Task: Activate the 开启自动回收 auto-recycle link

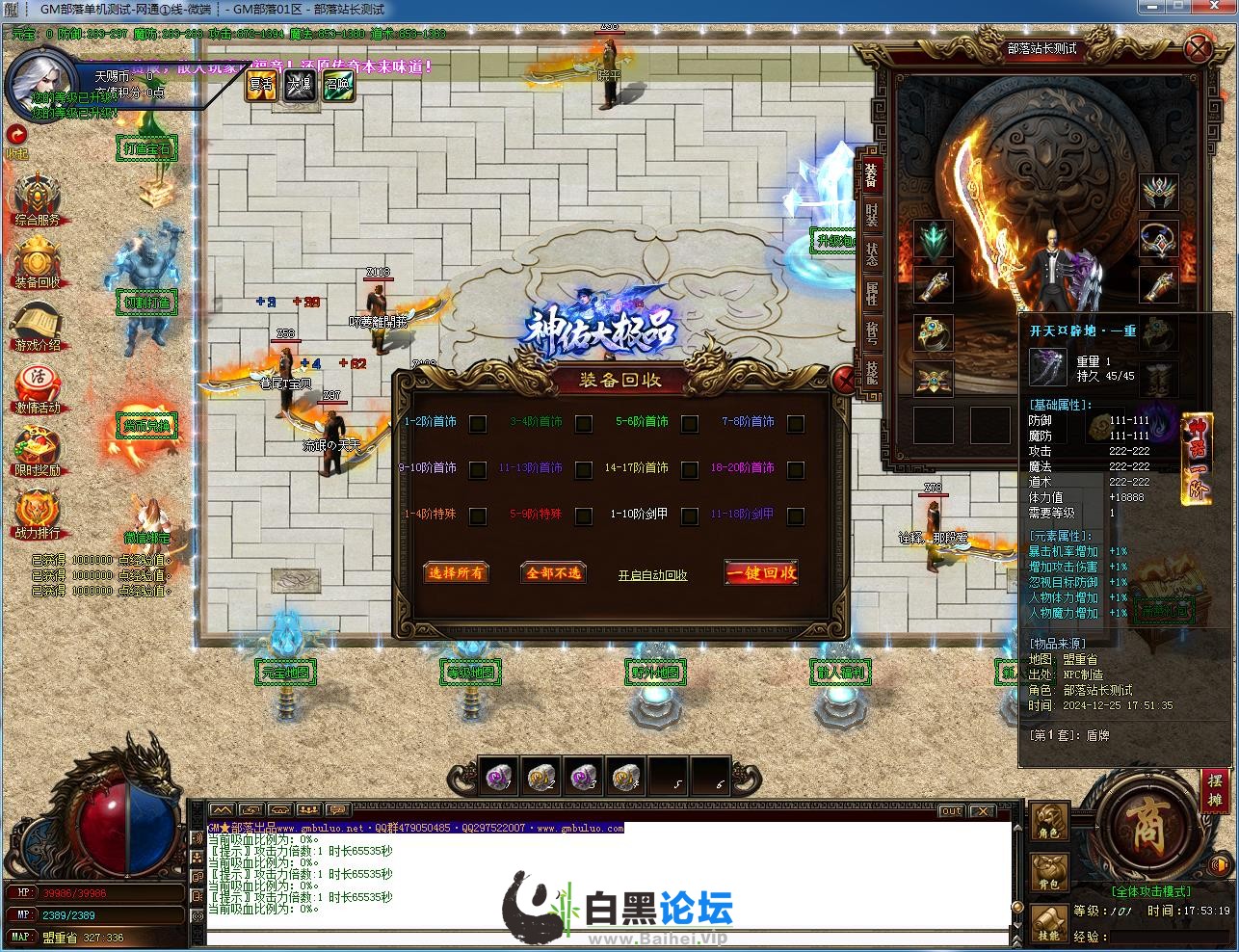Action: (x=652, y=575)
